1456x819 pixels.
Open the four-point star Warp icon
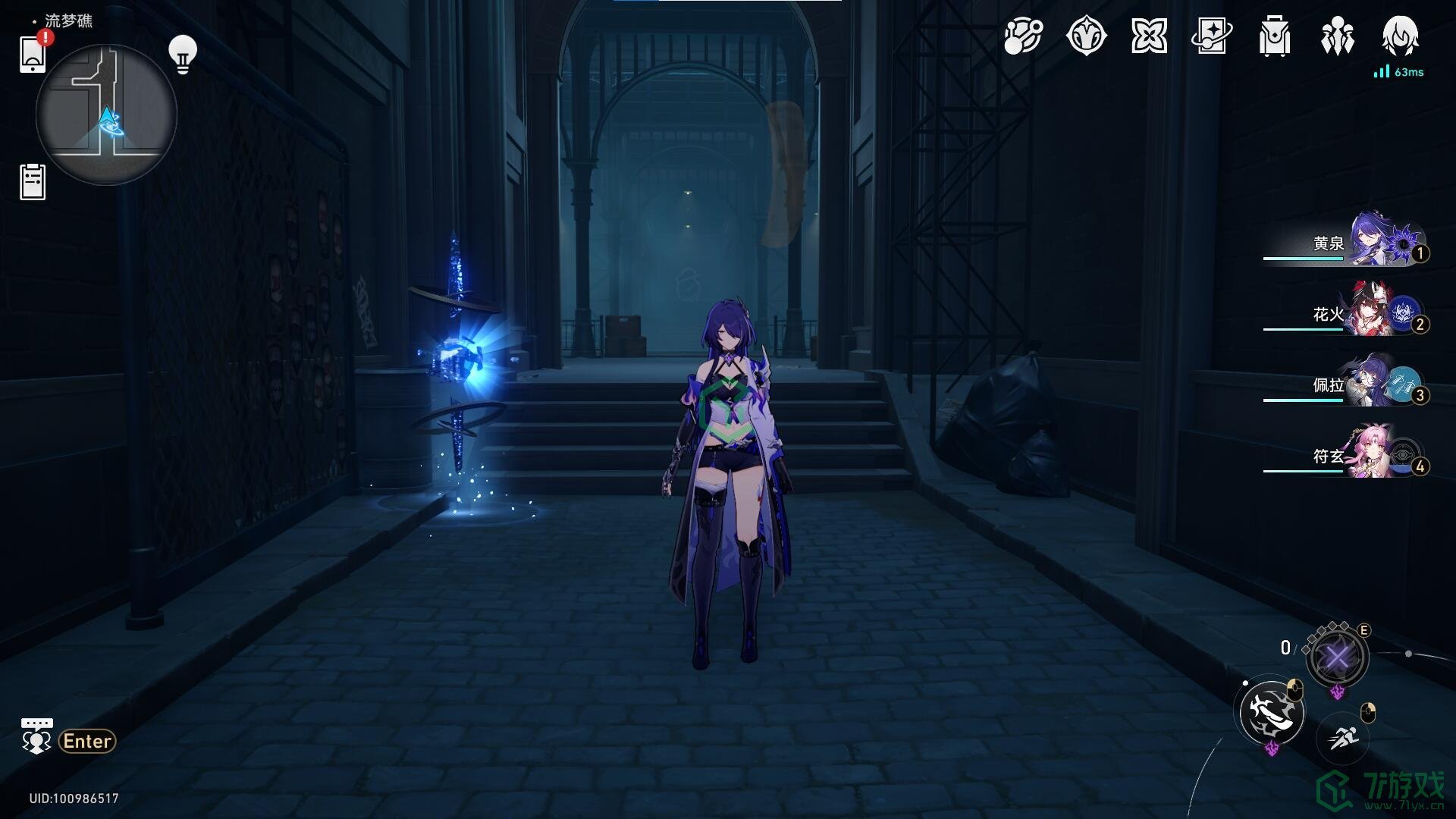click(1149, 36)
